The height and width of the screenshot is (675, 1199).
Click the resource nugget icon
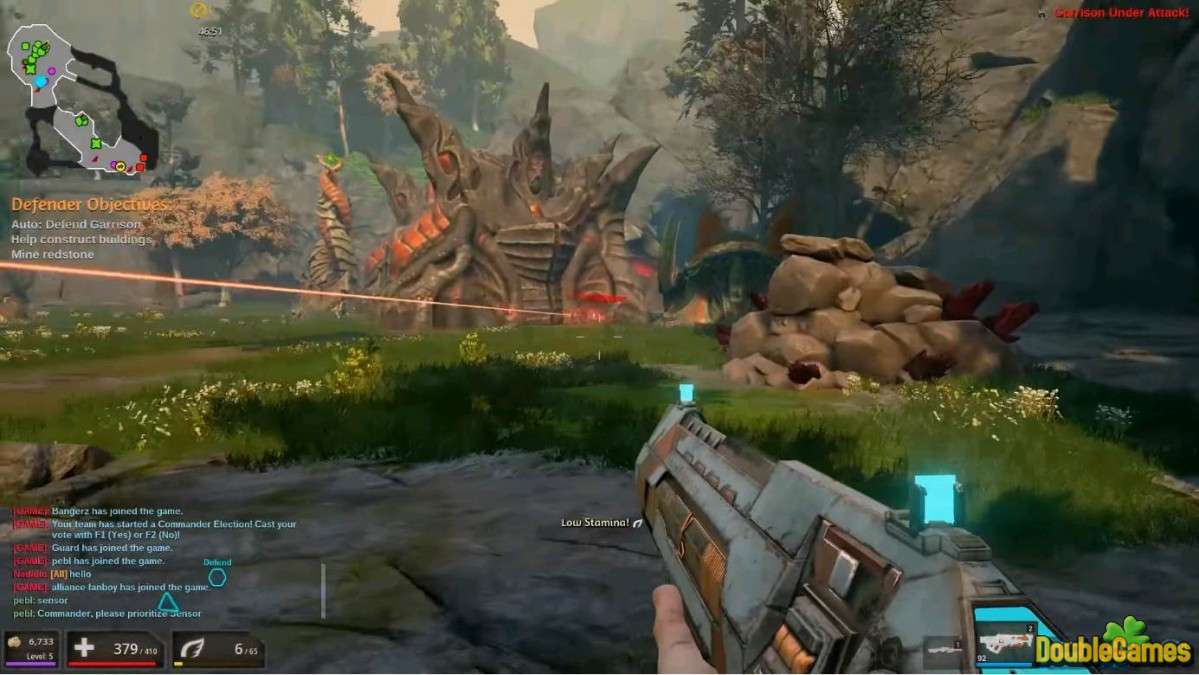(16, 642)
